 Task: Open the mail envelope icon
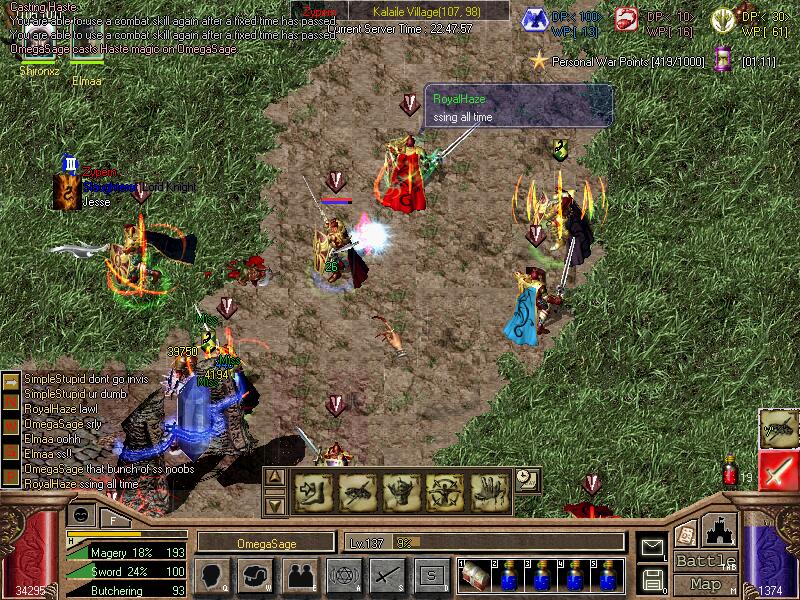[x=652, y=547]
